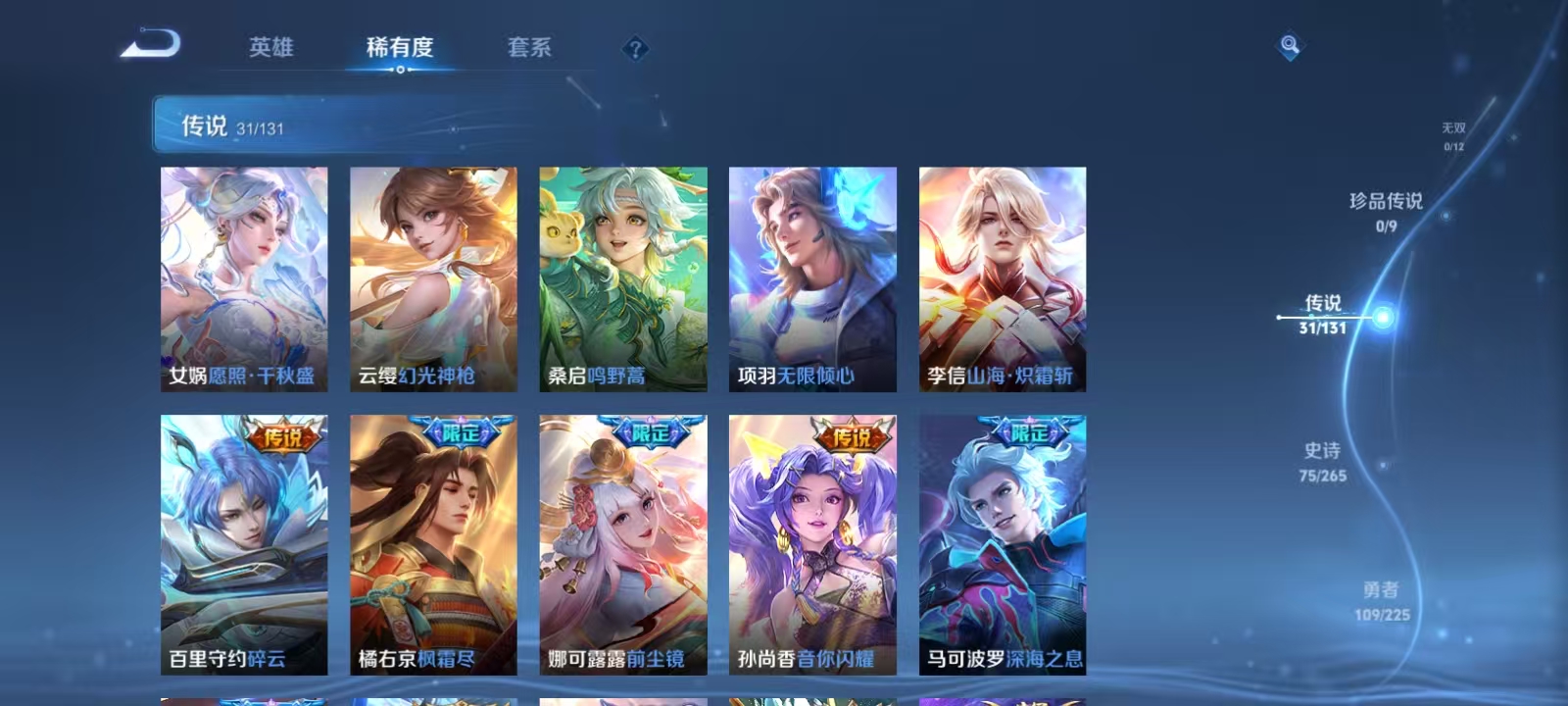This screenshot has width=1568, height=706.
Task: Switch to the 英雄 tab
Action: point(271,47)
